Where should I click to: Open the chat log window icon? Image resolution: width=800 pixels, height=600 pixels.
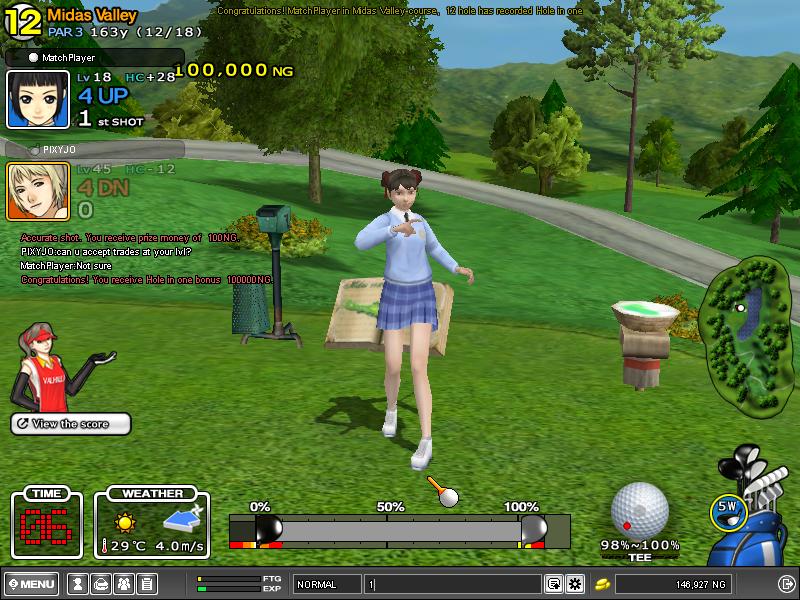coord(553,584)
